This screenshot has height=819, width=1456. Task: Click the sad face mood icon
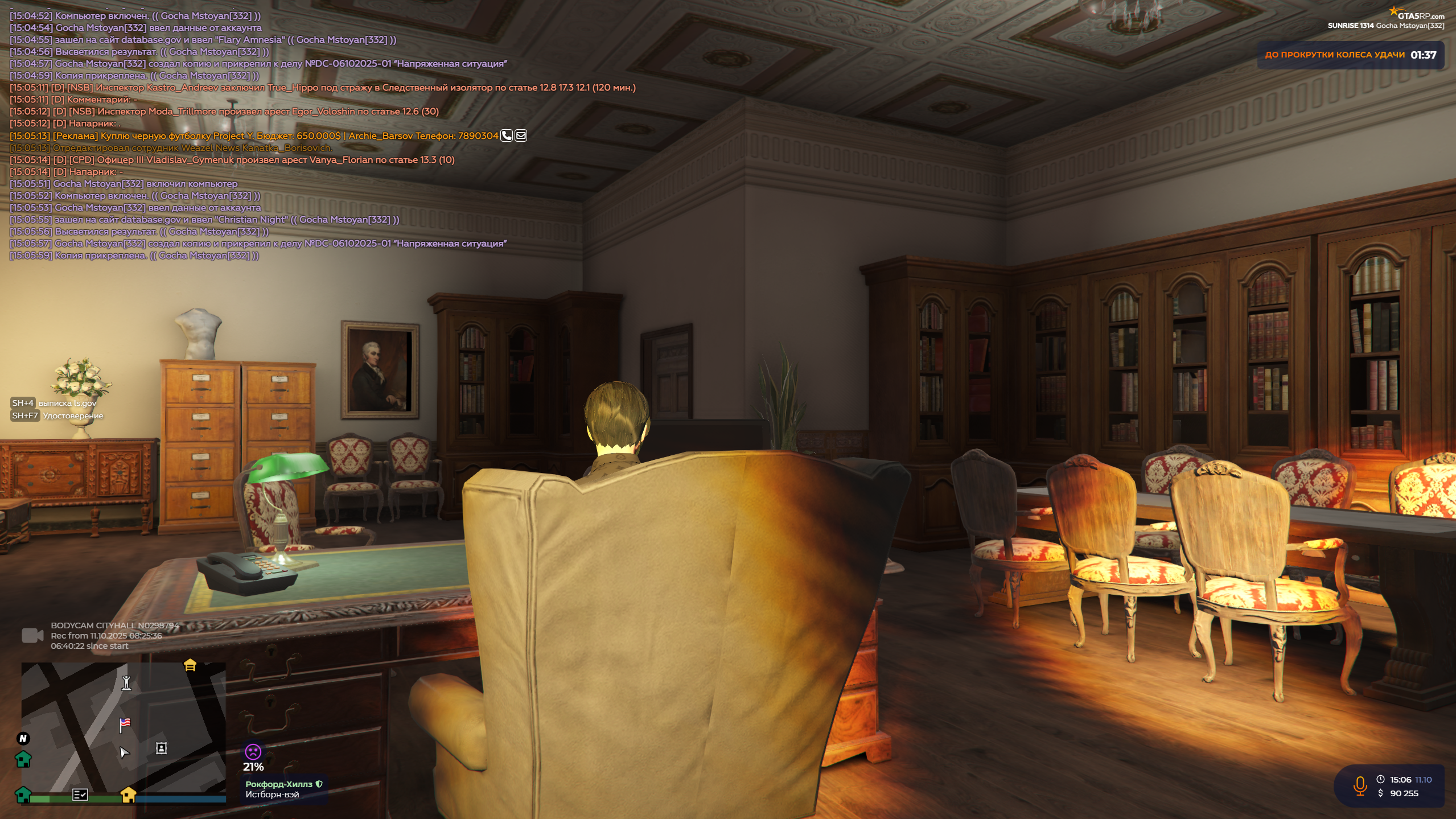coord(253,751)
